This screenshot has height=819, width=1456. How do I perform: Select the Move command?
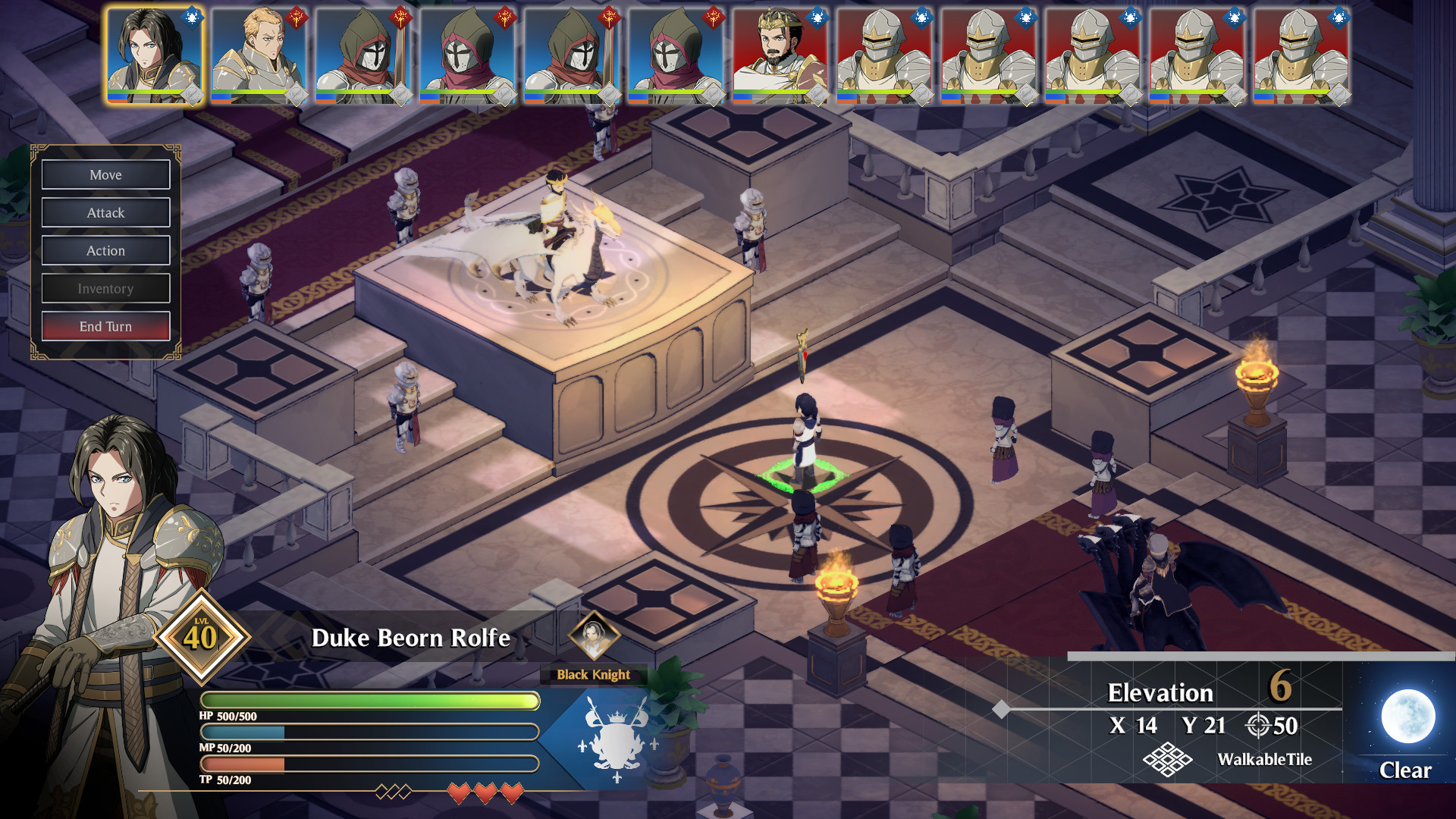point(105,175)
